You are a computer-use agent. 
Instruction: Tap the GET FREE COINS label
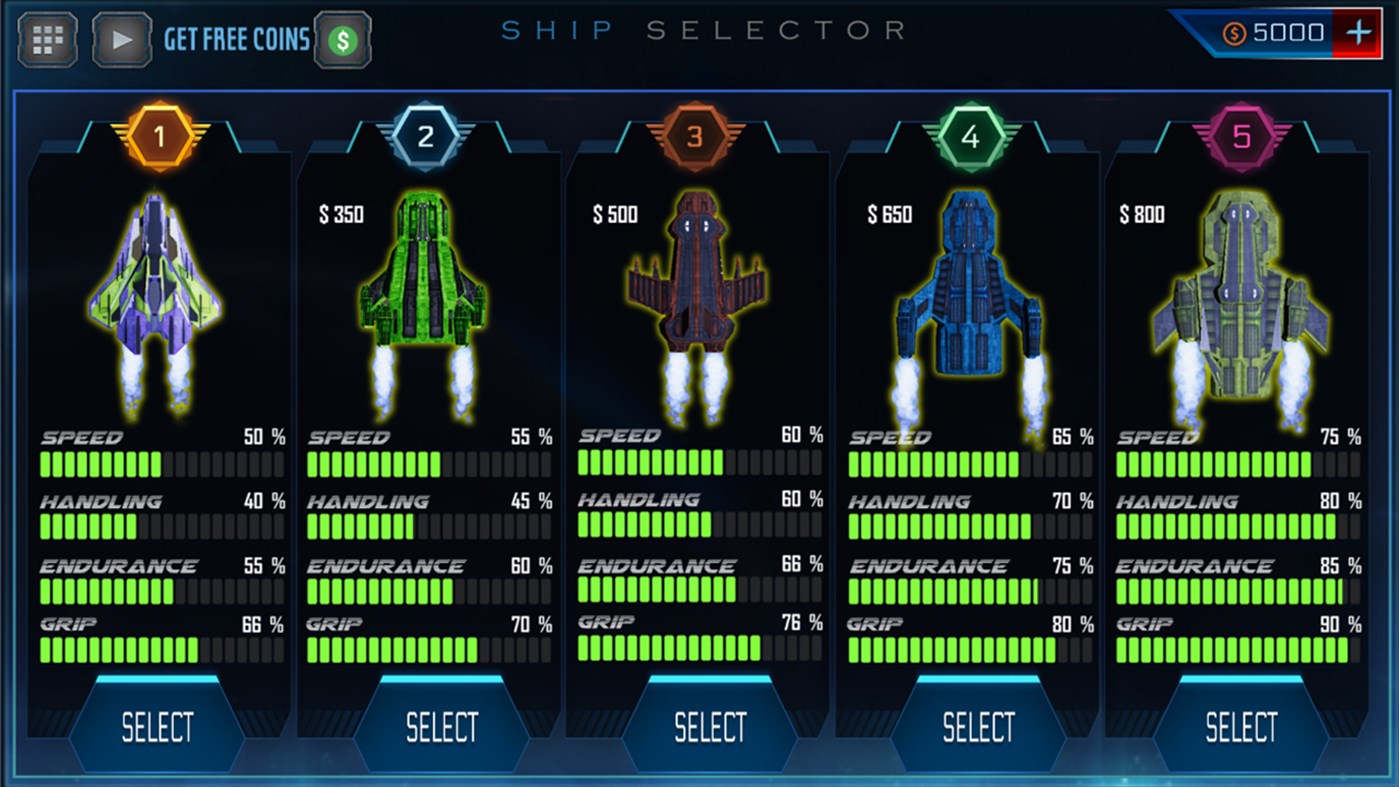pos(236,40)
